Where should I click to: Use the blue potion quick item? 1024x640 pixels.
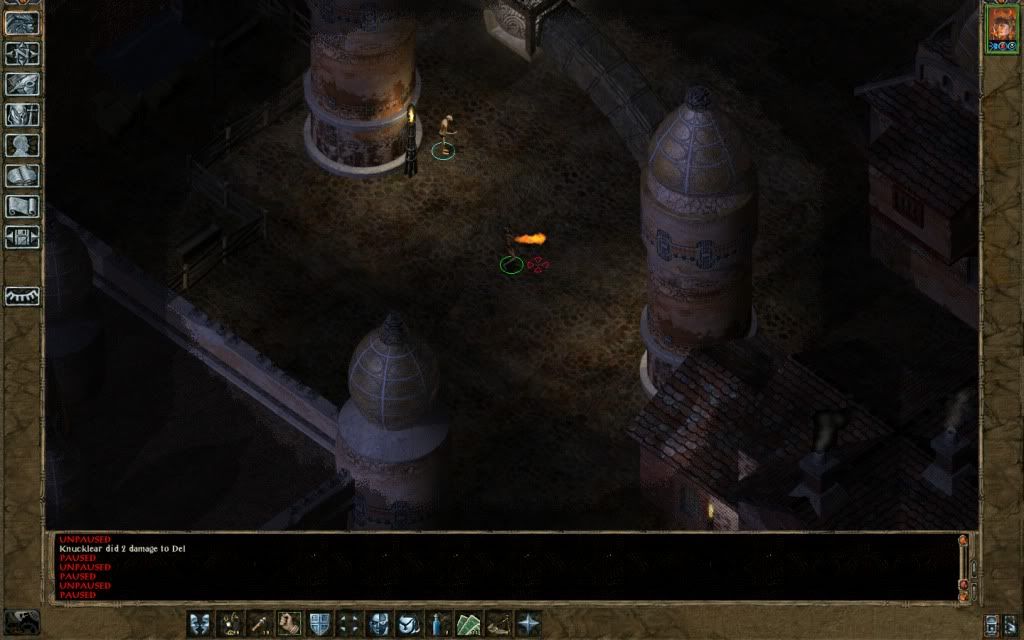pos(439,623)
